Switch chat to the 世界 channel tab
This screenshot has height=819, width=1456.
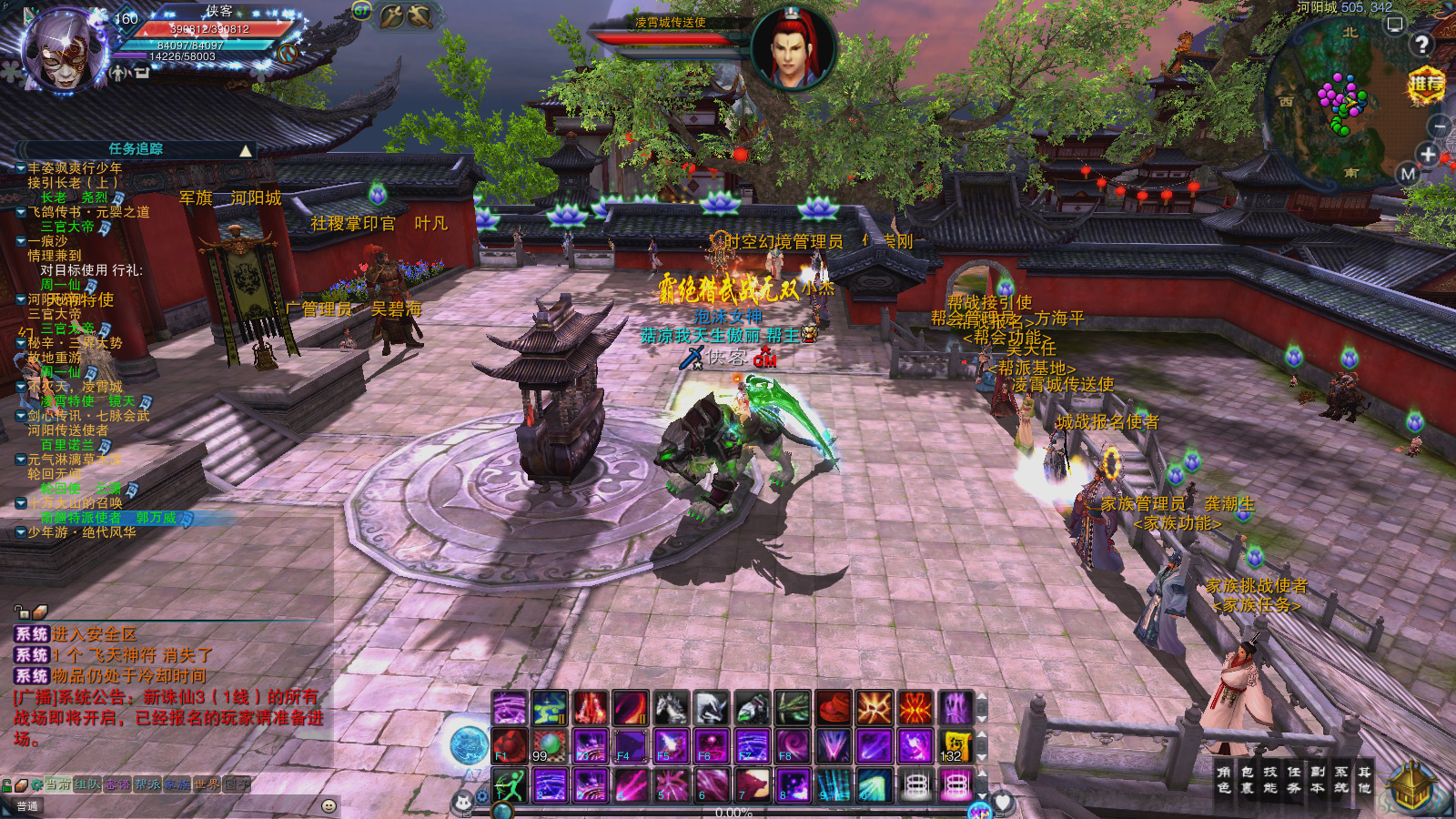pyautogui.click(x=206, y=784)
